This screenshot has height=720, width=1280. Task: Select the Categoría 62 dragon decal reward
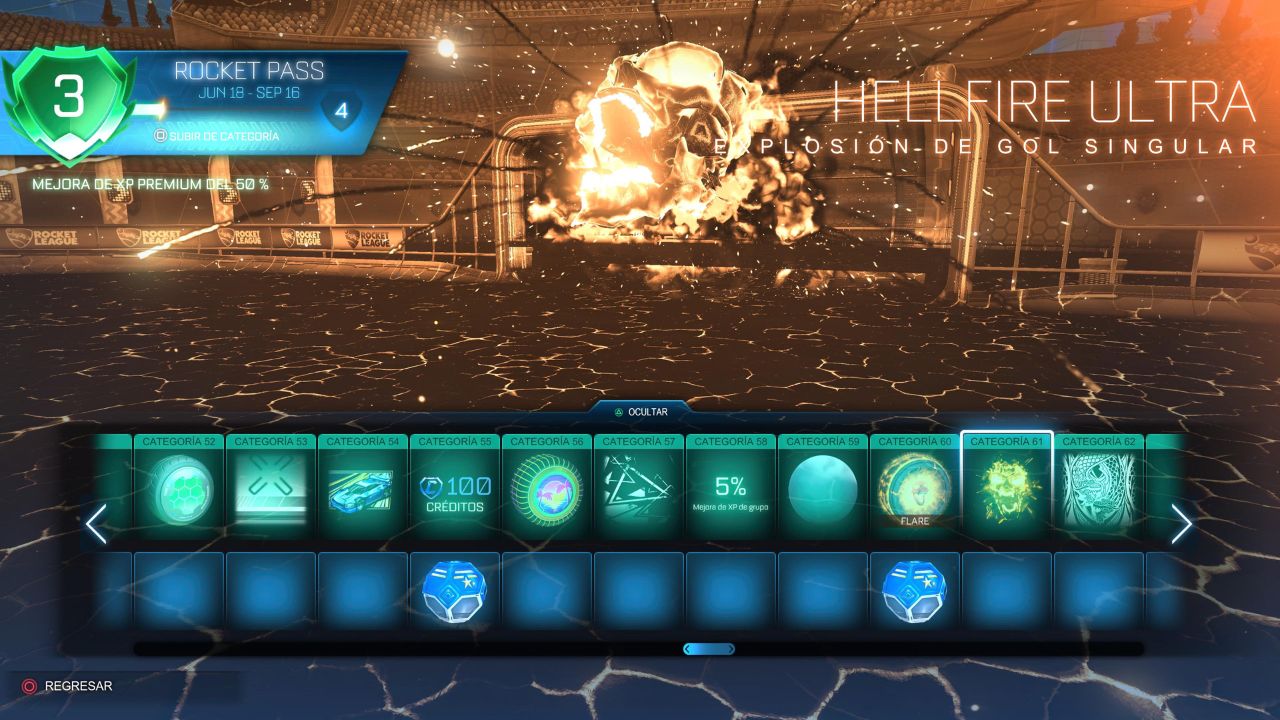tap(1099, 490)
